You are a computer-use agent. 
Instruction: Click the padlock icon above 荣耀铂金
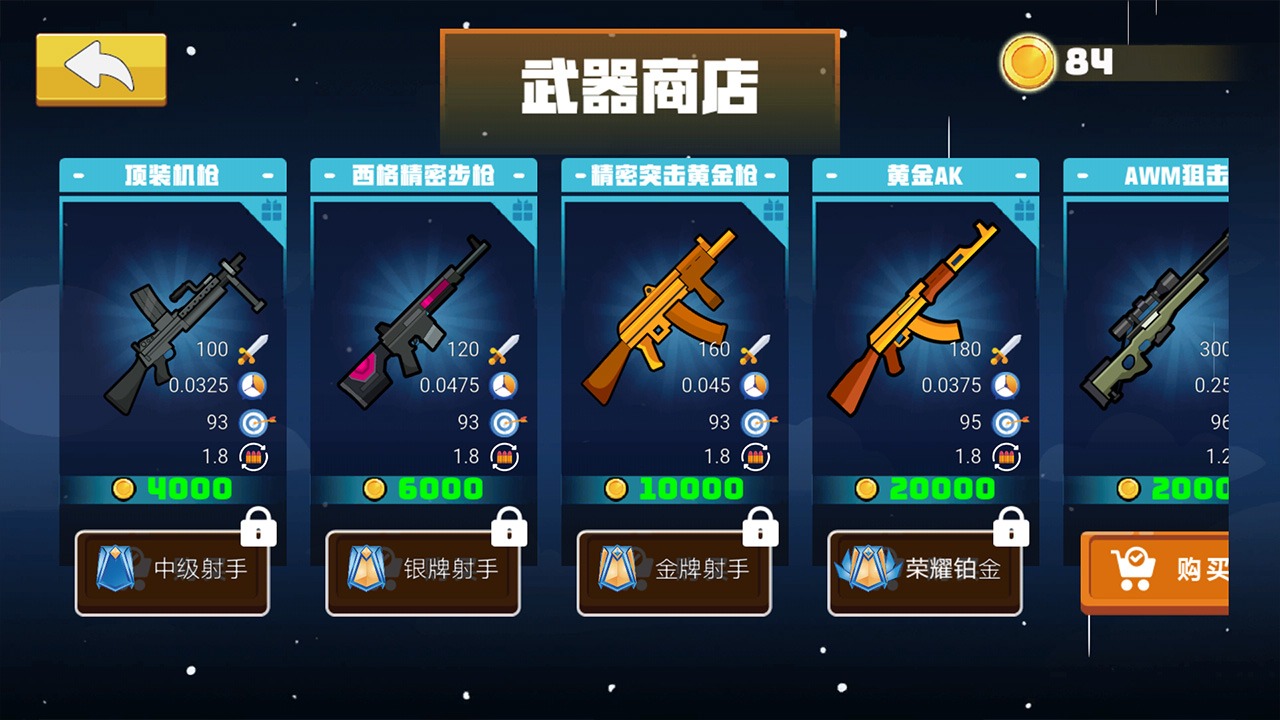point(1013,526)
